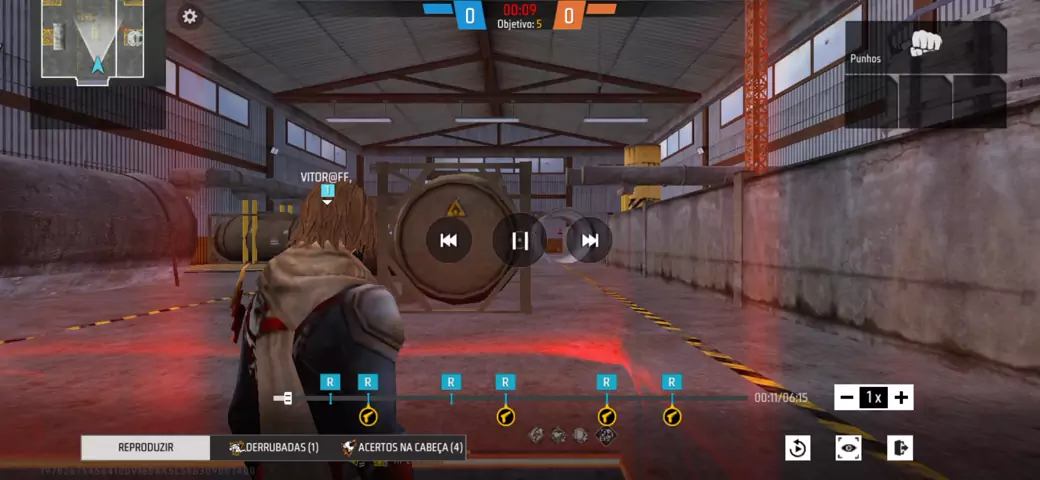Restart the replay with the circular arrow icon

(x=797, y=448)
